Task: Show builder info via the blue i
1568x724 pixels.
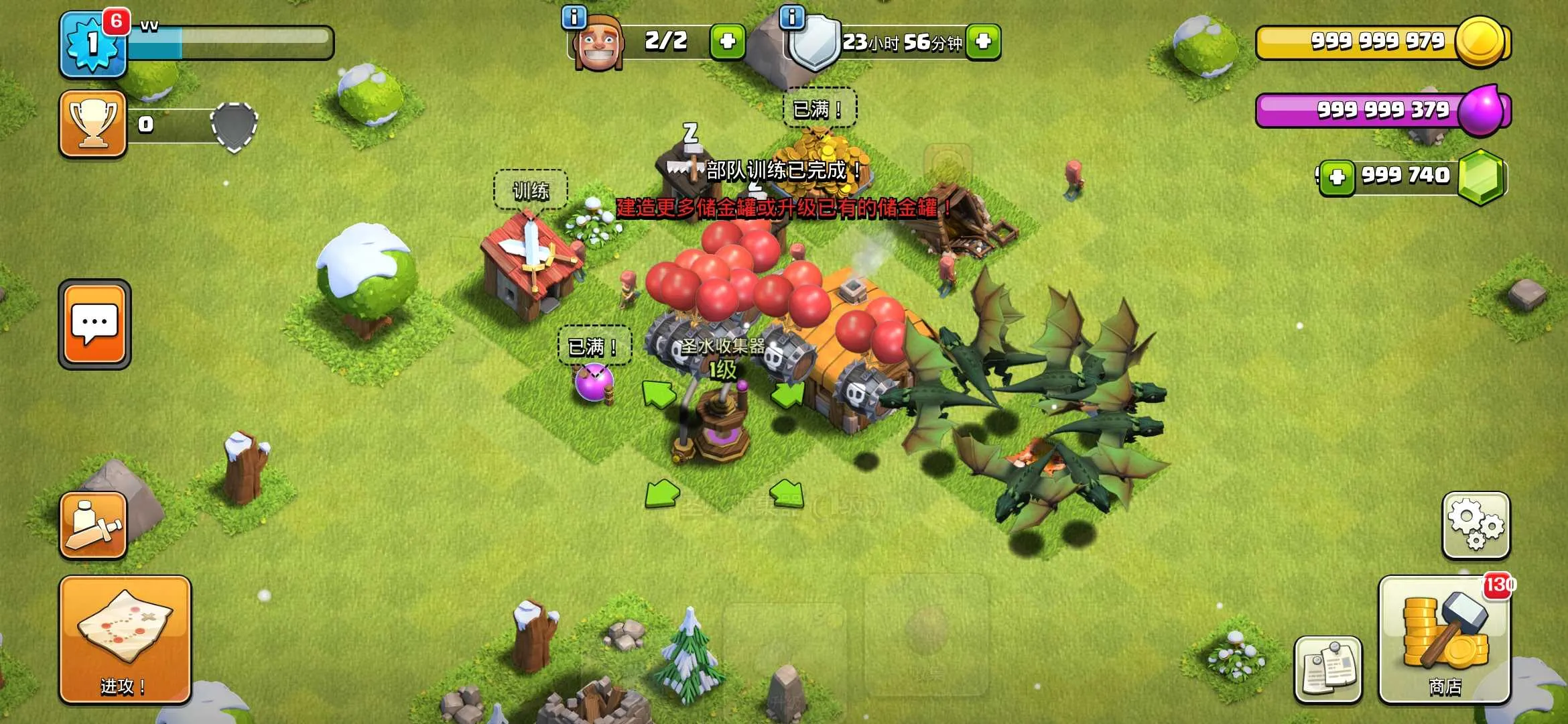Action: click(x=574, y=17)
